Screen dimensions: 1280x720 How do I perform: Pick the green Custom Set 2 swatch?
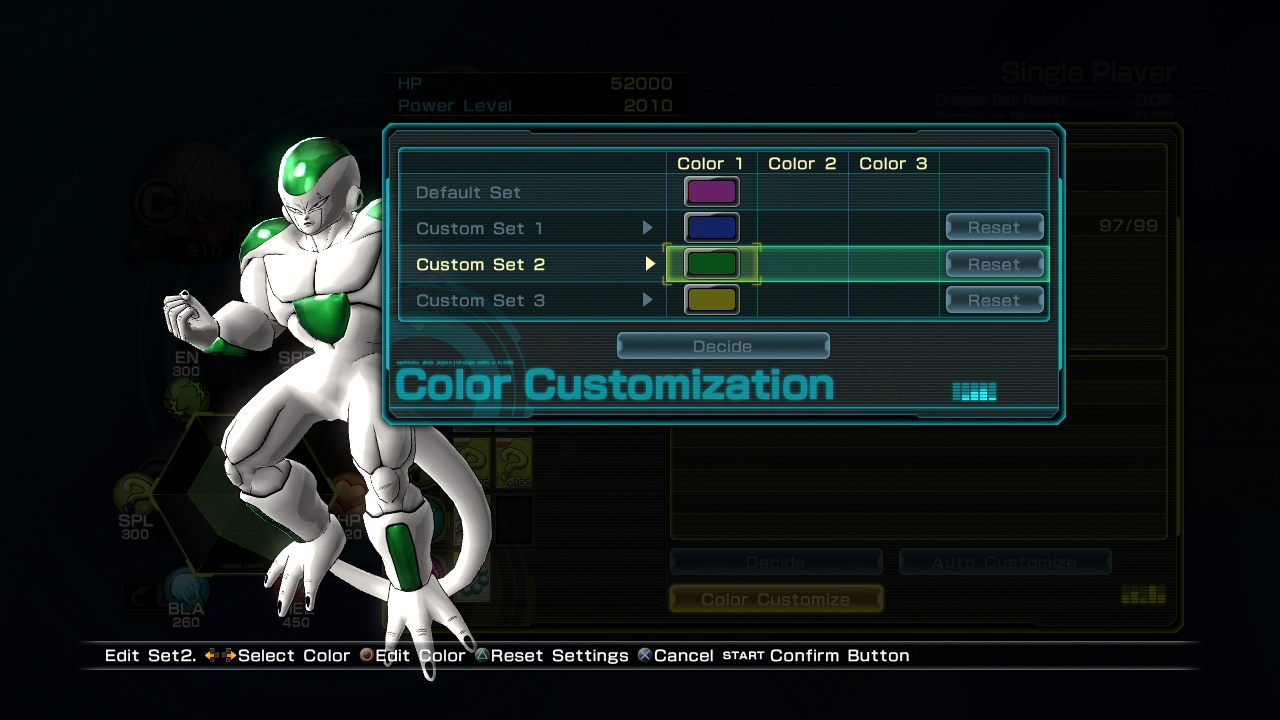(711, 264)
